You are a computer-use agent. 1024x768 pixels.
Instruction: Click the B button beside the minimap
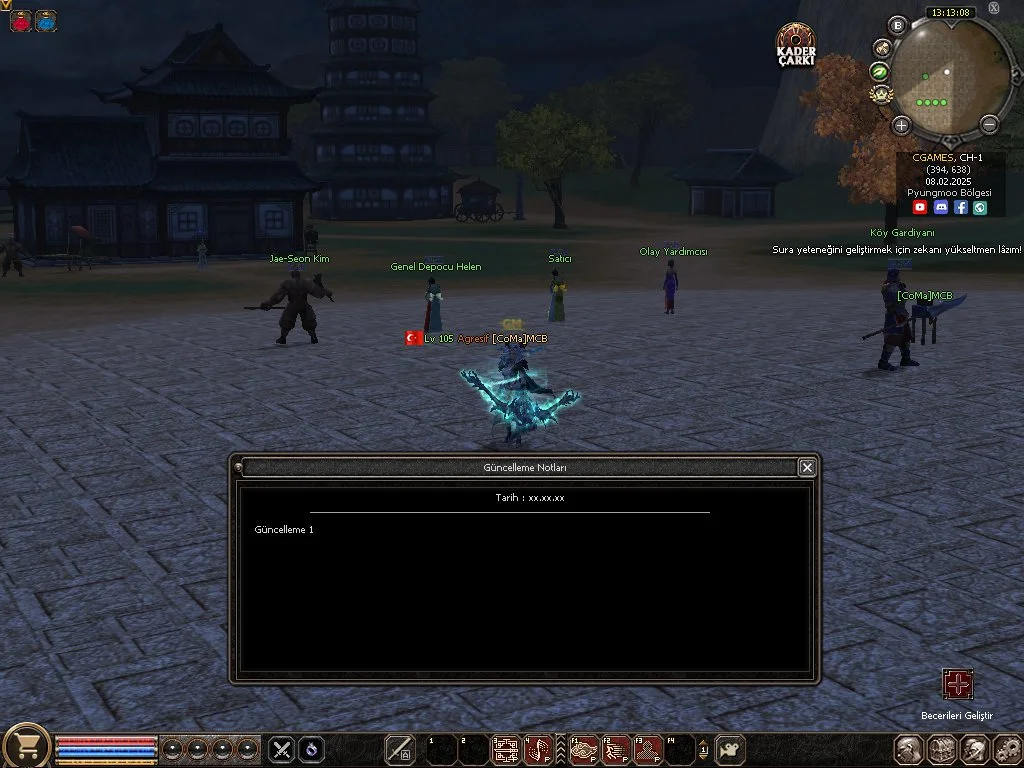(897, 25)
